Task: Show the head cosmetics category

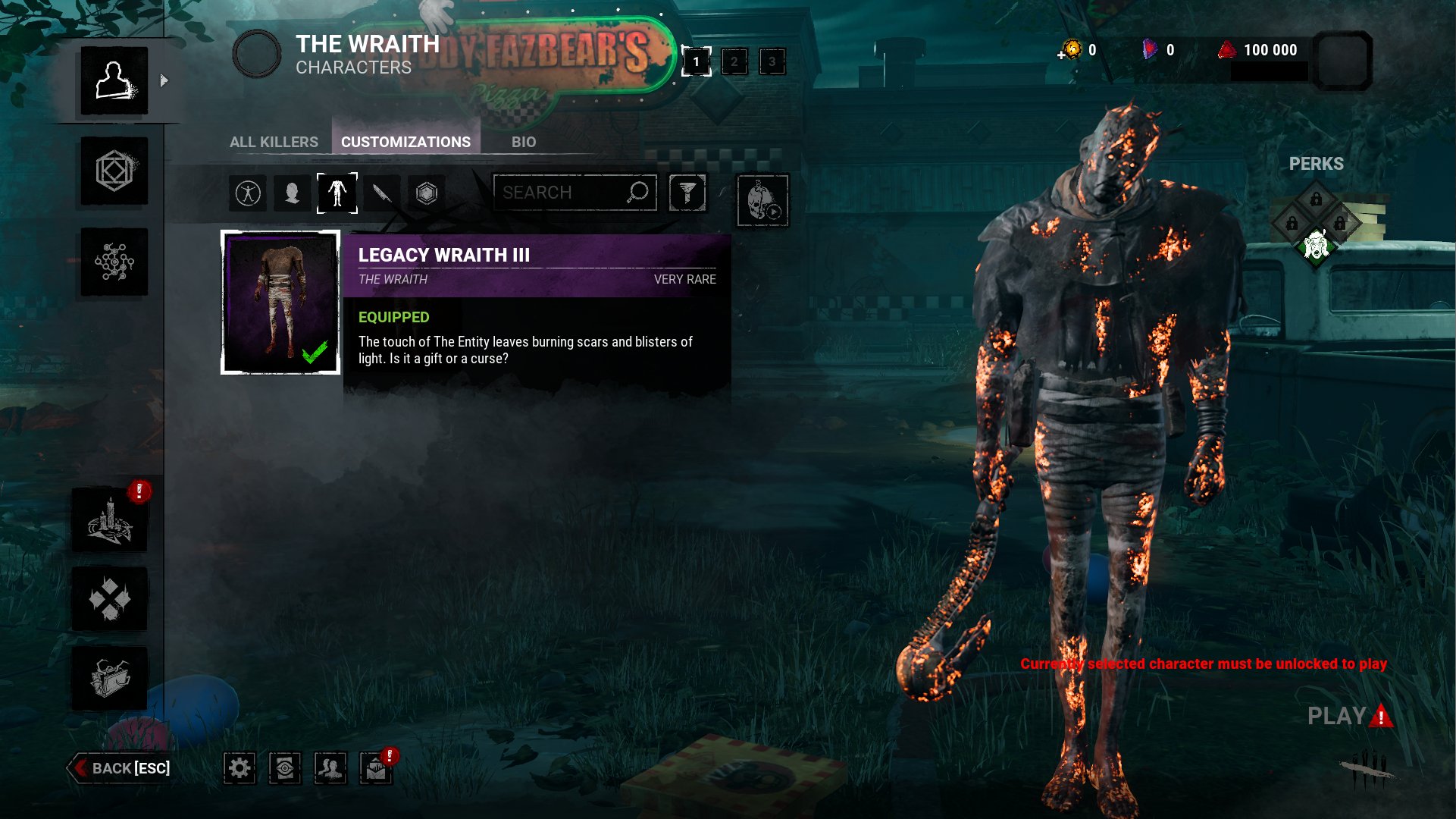Action: tap(292, 193)
